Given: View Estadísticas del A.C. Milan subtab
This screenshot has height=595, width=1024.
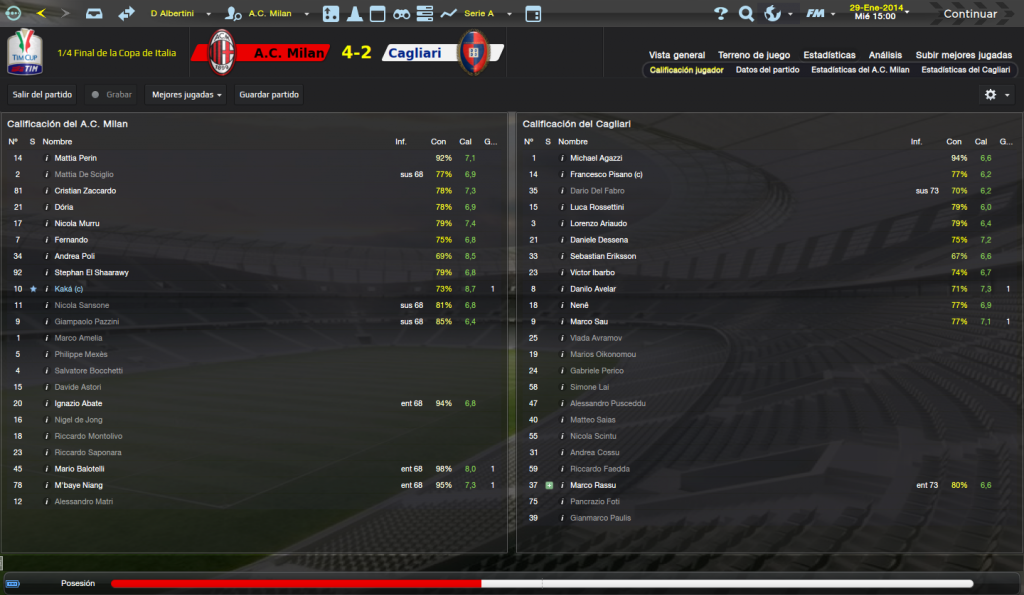Looking at the screenshot, I should pos(860,70).
